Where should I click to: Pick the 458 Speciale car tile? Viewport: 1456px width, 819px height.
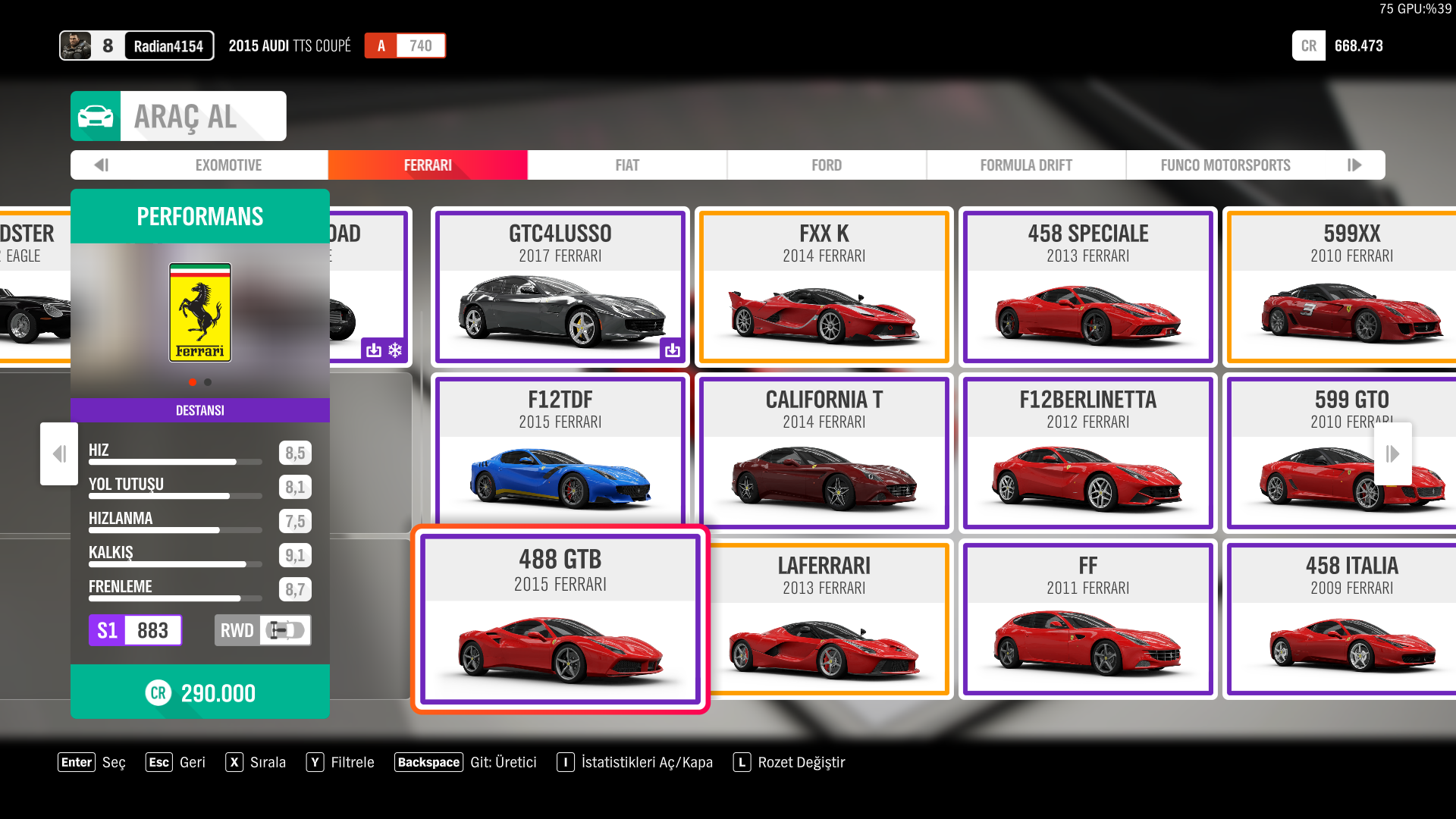(1088, 287)
